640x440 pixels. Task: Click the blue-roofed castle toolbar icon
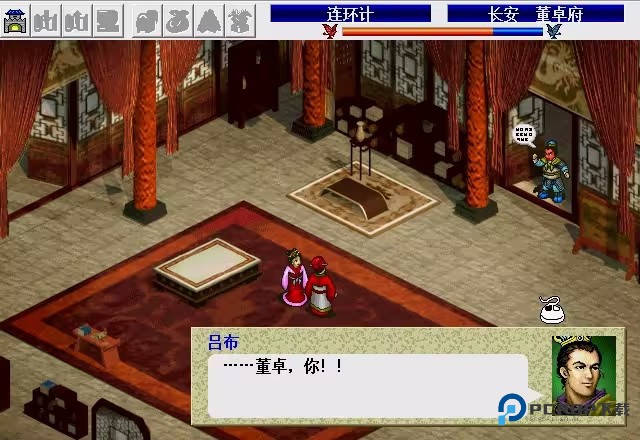tap(15, 20)
